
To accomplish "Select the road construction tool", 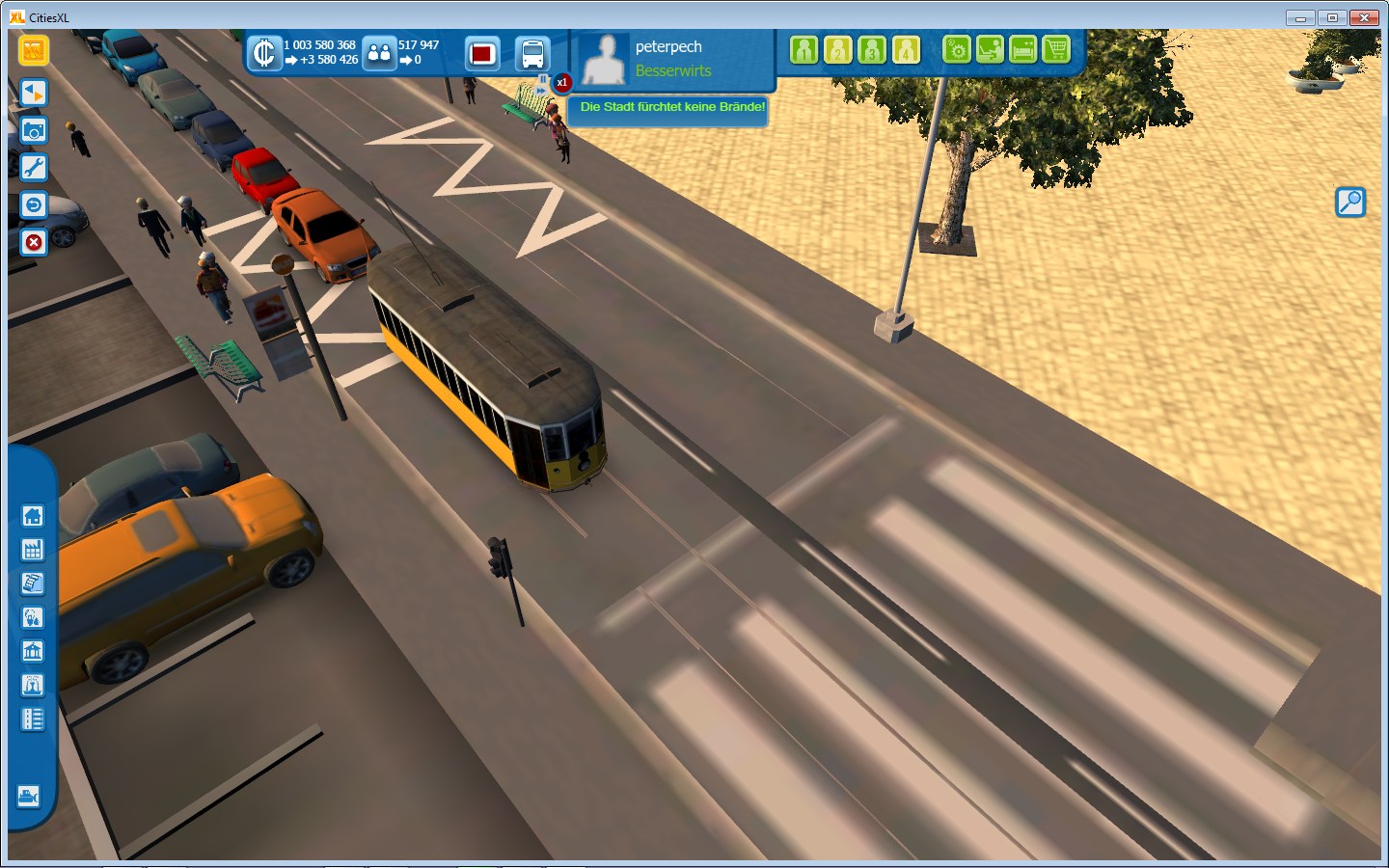I will pos(33,719).
